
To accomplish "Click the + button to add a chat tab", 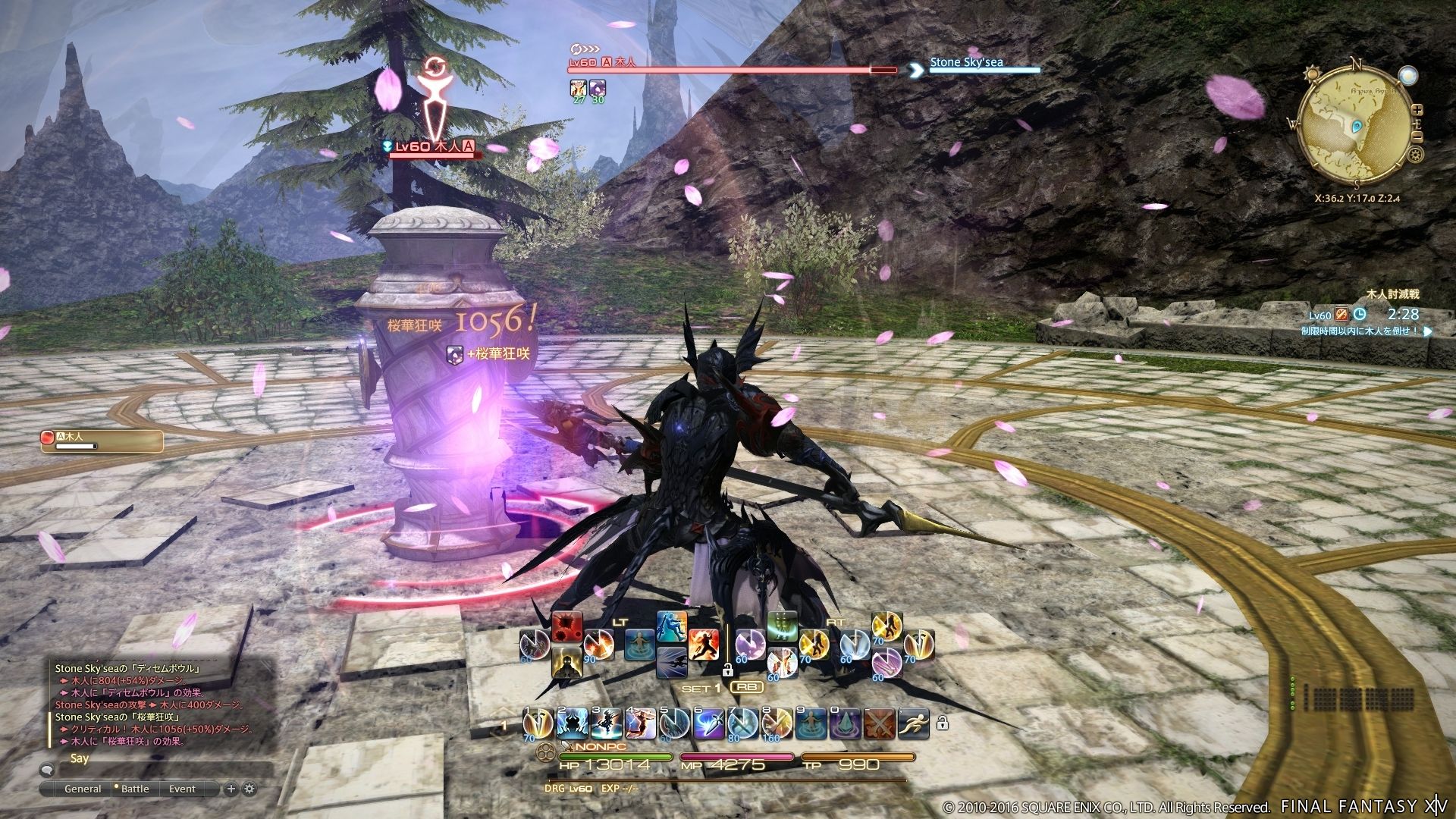I will point(231,789).
